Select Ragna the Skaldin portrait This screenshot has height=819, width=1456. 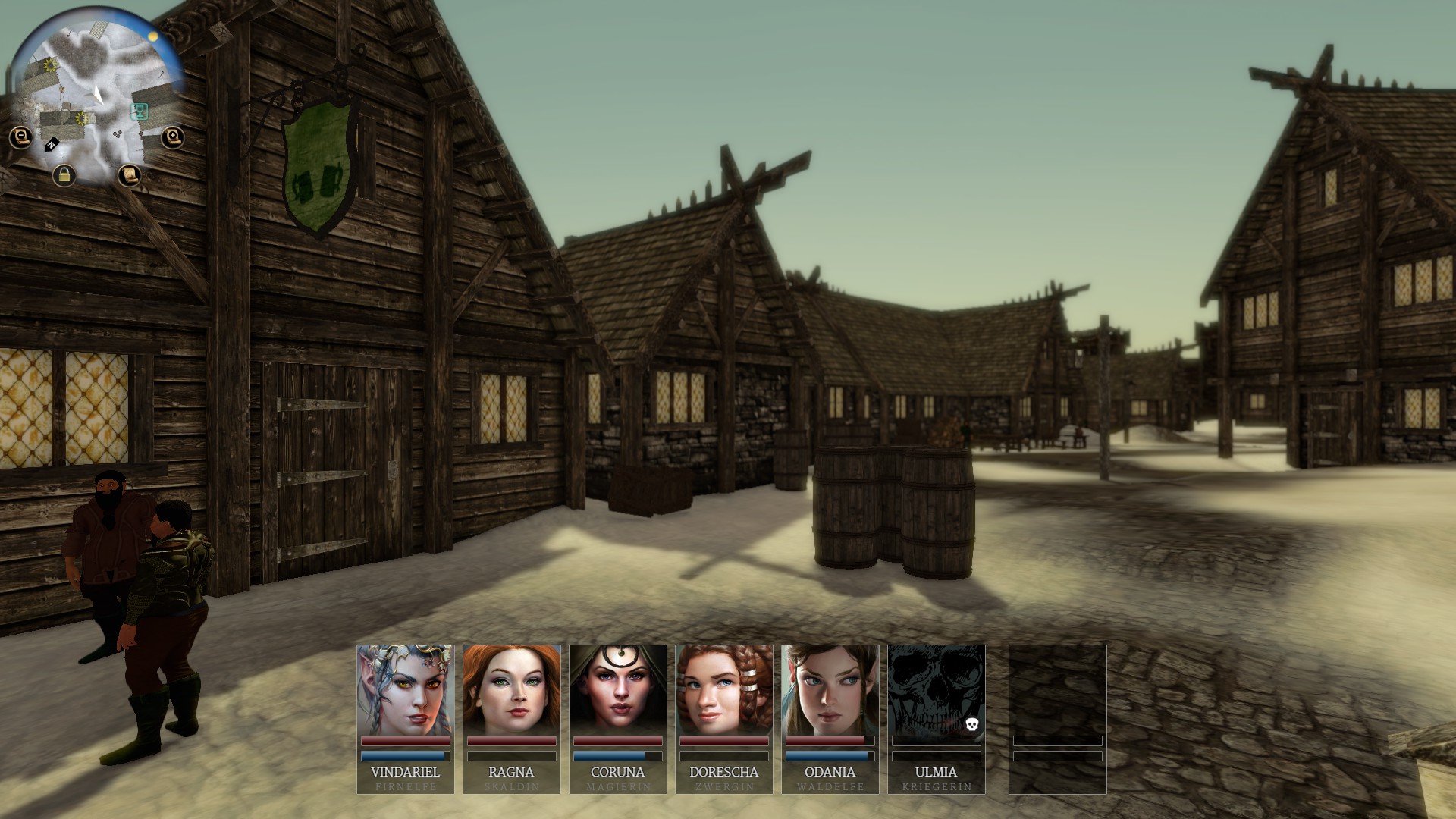click(512, 690)
